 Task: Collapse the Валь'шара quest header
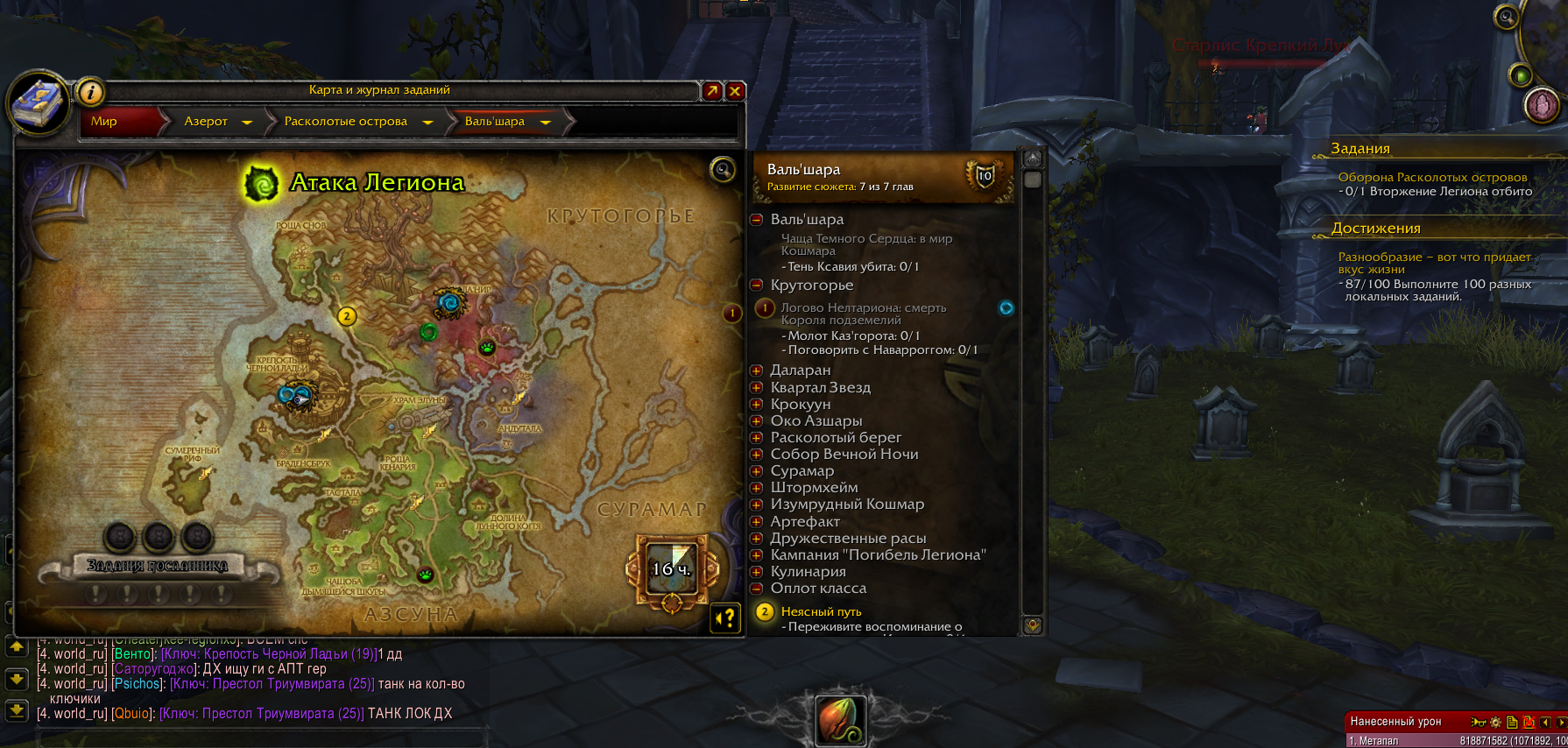(757, 220)
